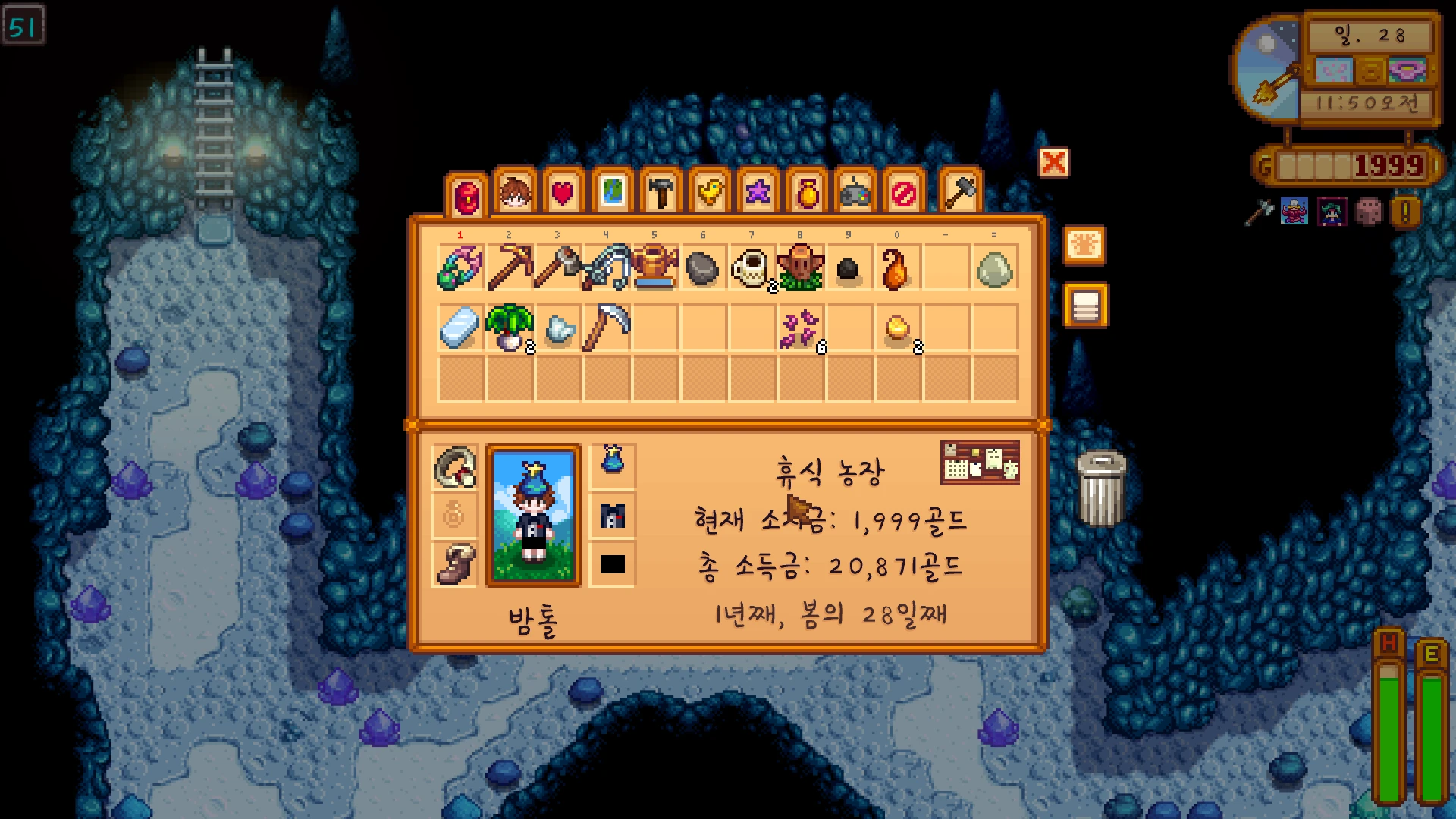This screenshot has width=1456, height=819.
Task: Pick the purple flower items stack
Action: 800,328
